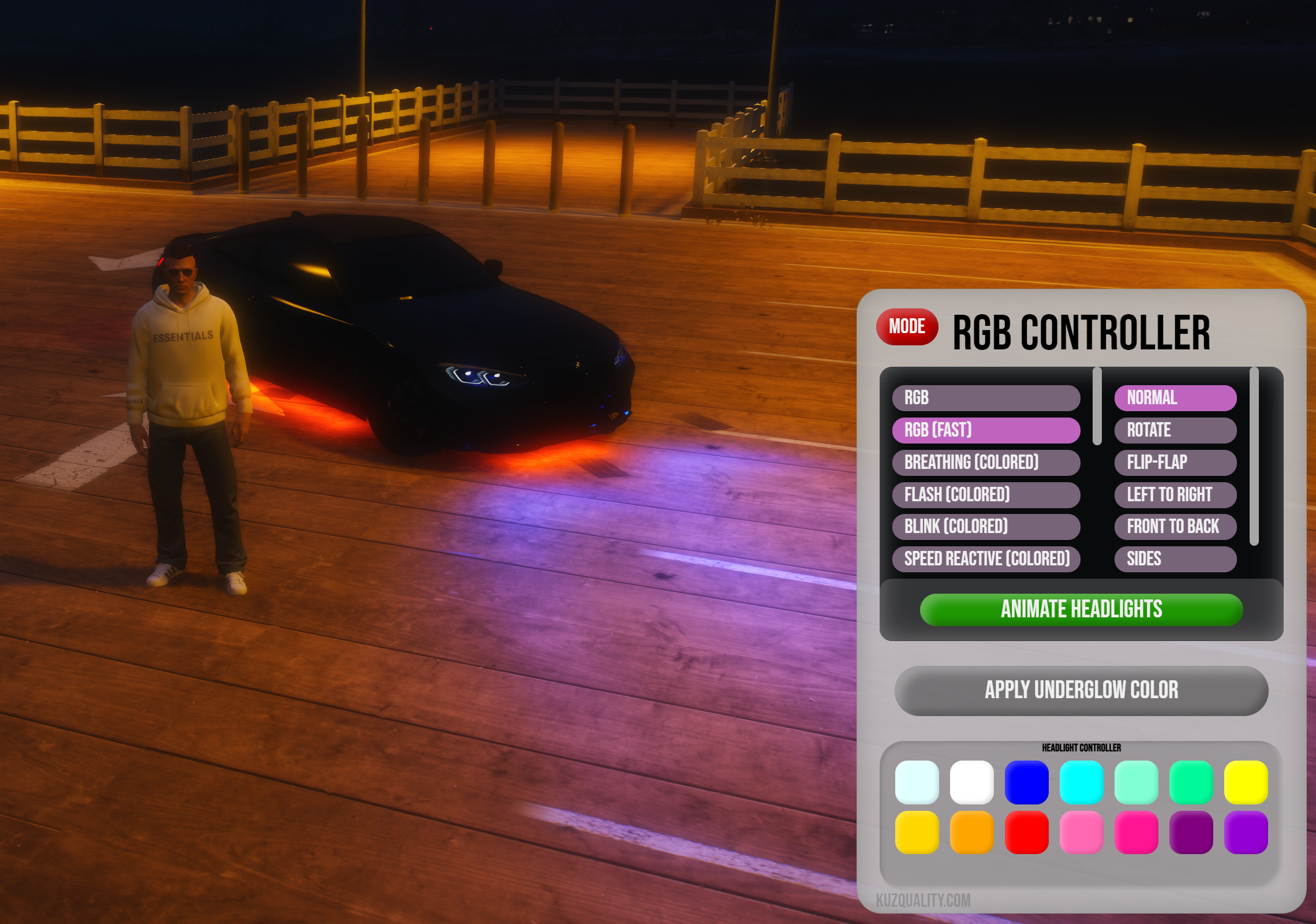Select the ROTATE animation style
1316x924 pixels.
(1175, 430)
